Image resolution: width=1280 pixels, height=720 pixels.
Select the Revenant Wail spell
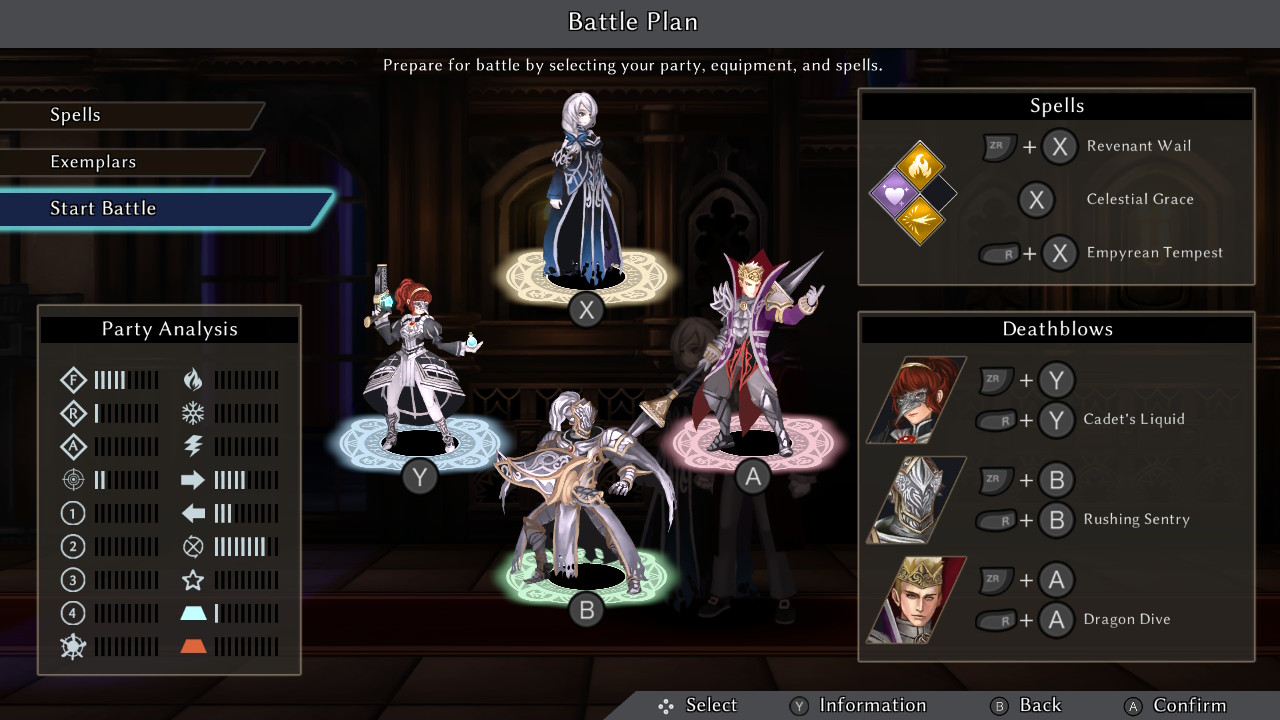[x=1138, y=146]
